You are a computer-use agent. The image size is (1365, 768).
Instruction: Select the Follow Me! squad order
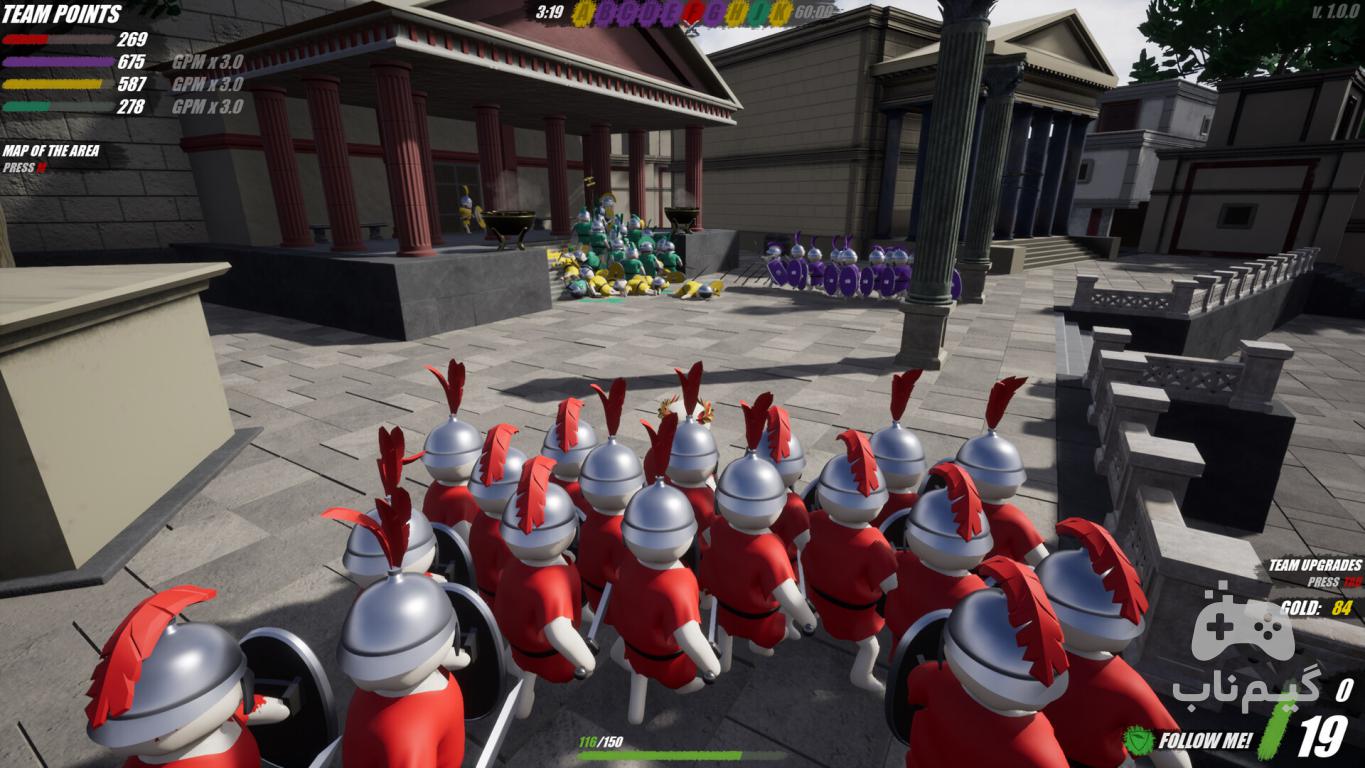1205,741
